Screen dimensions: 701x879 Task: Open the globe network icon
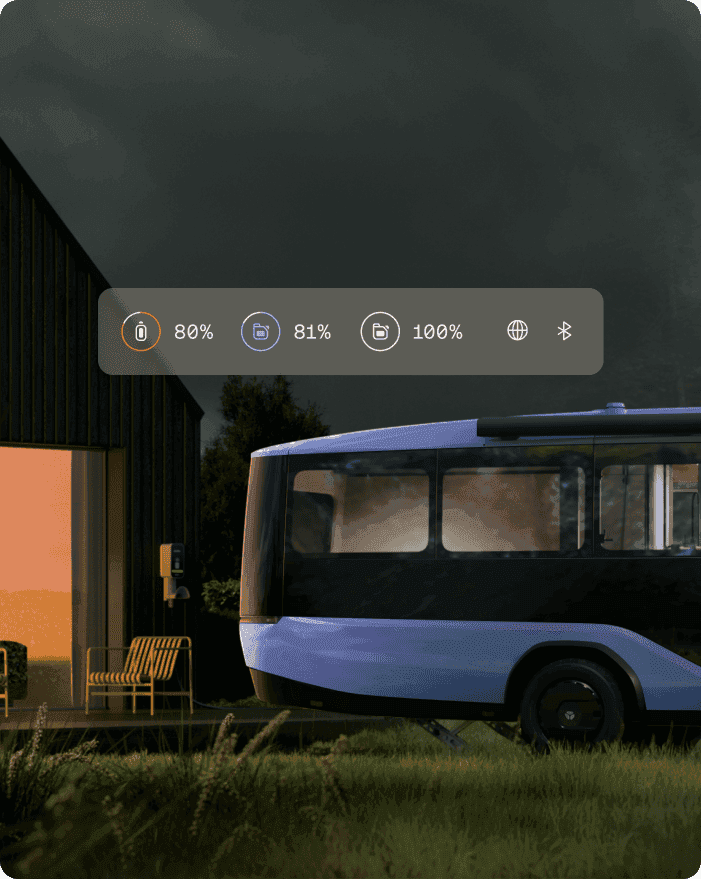pyautogui.click(x=517, y=331)
